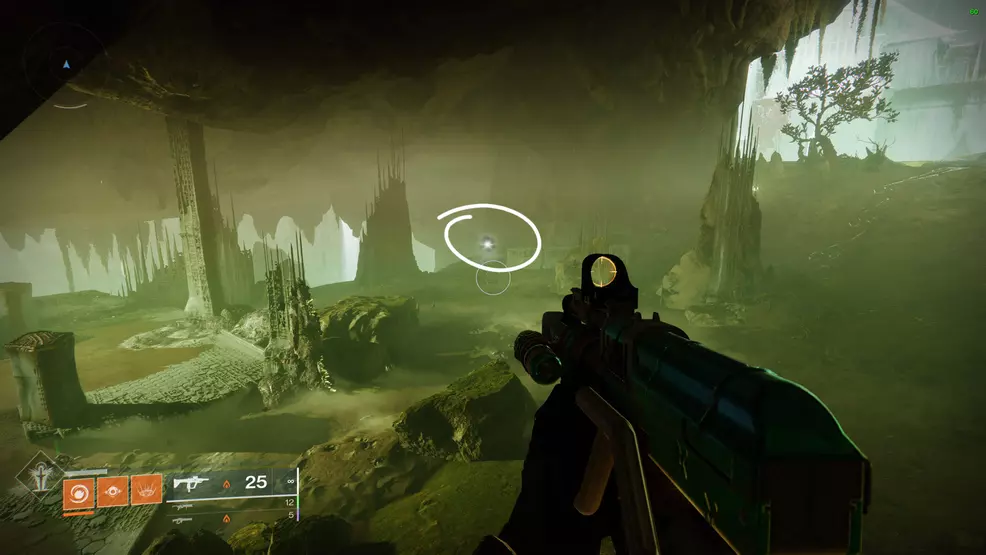Select the equipped submachine gun weapon icon
Screen dimensions: 986x555
tap(190, 484)
